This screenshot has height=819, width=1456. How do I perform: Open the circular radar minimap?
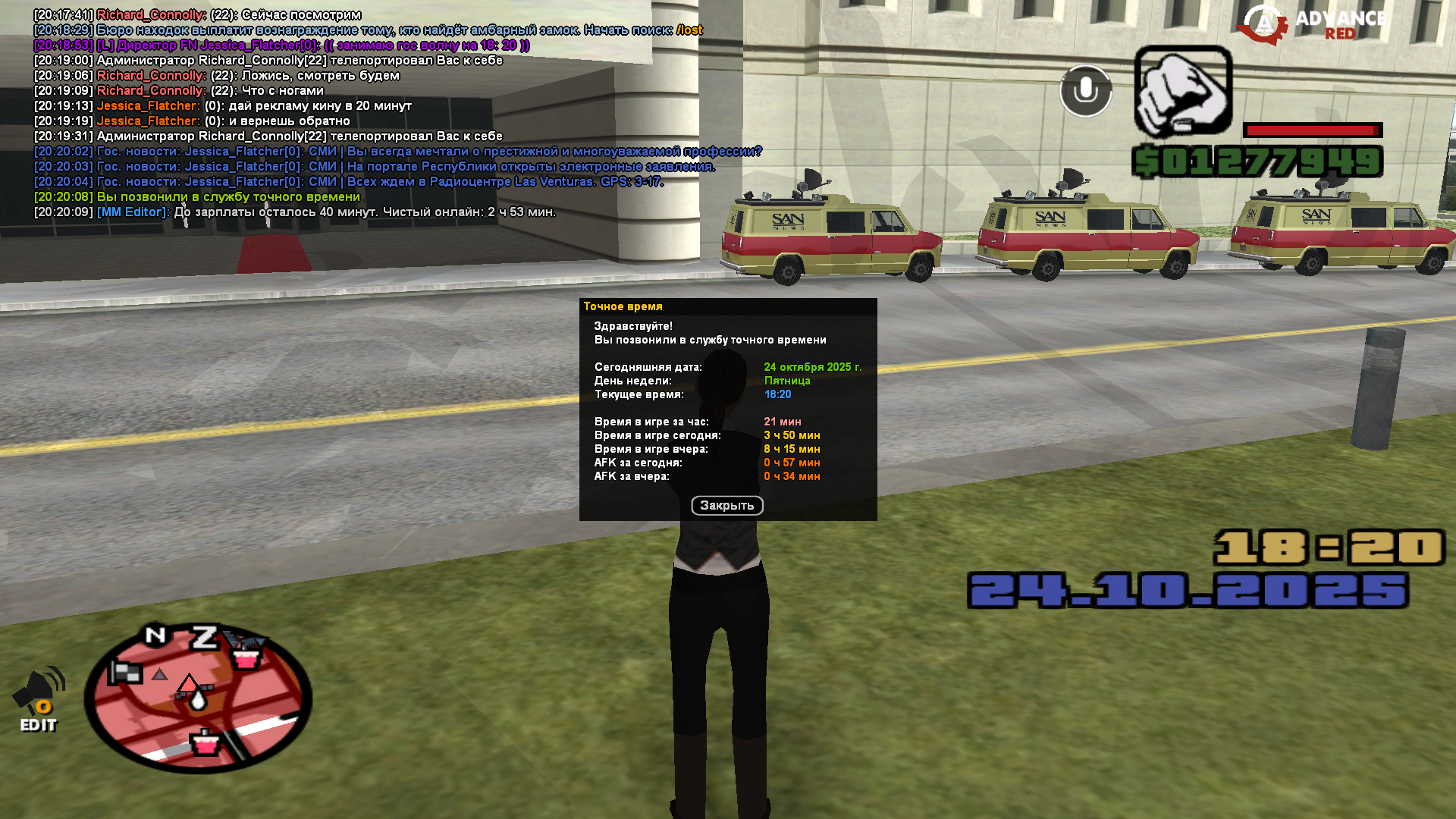pos(198,698)
